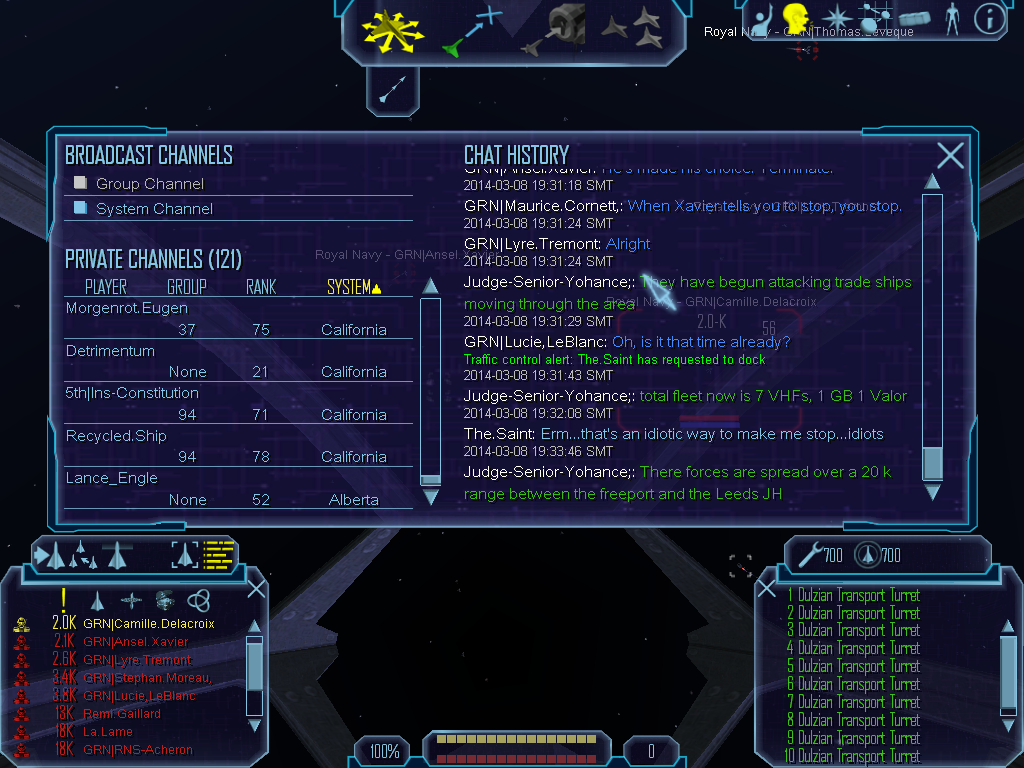Image resolution: width=1024 pixels, height=768 pixels.
Task: Target GRN|Ansel.Xavier in the contact list
Action: [136, 642]
